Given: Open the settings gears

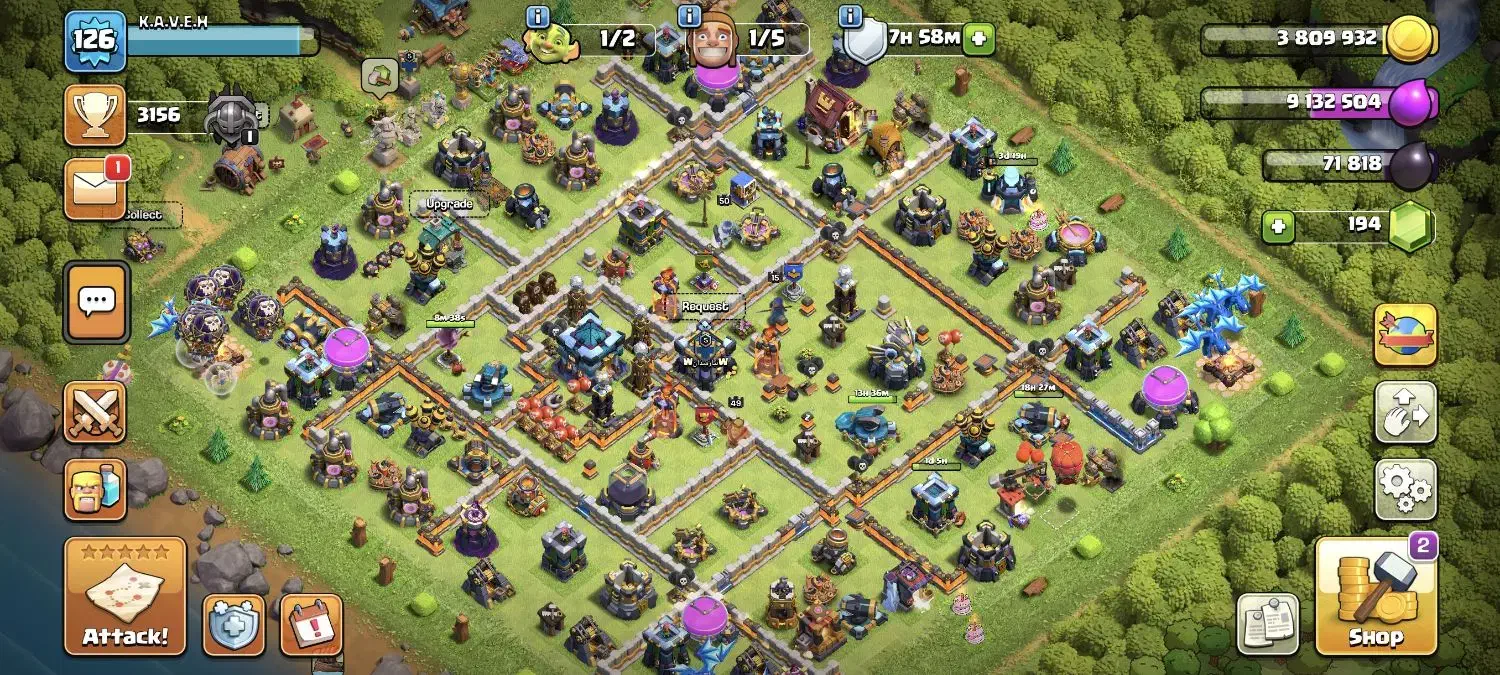Looking at the screenshot, I should pos(1405,489).
